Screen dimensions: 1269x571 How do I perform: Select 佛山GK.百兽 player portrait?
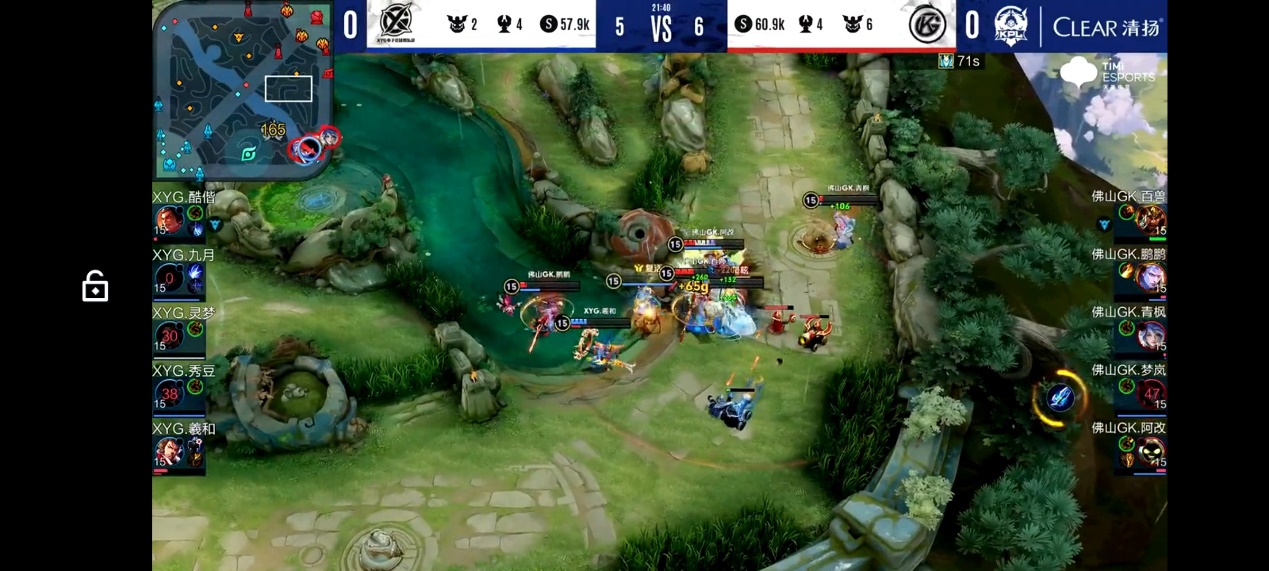pyautogui.click(x=1150, y=220)
